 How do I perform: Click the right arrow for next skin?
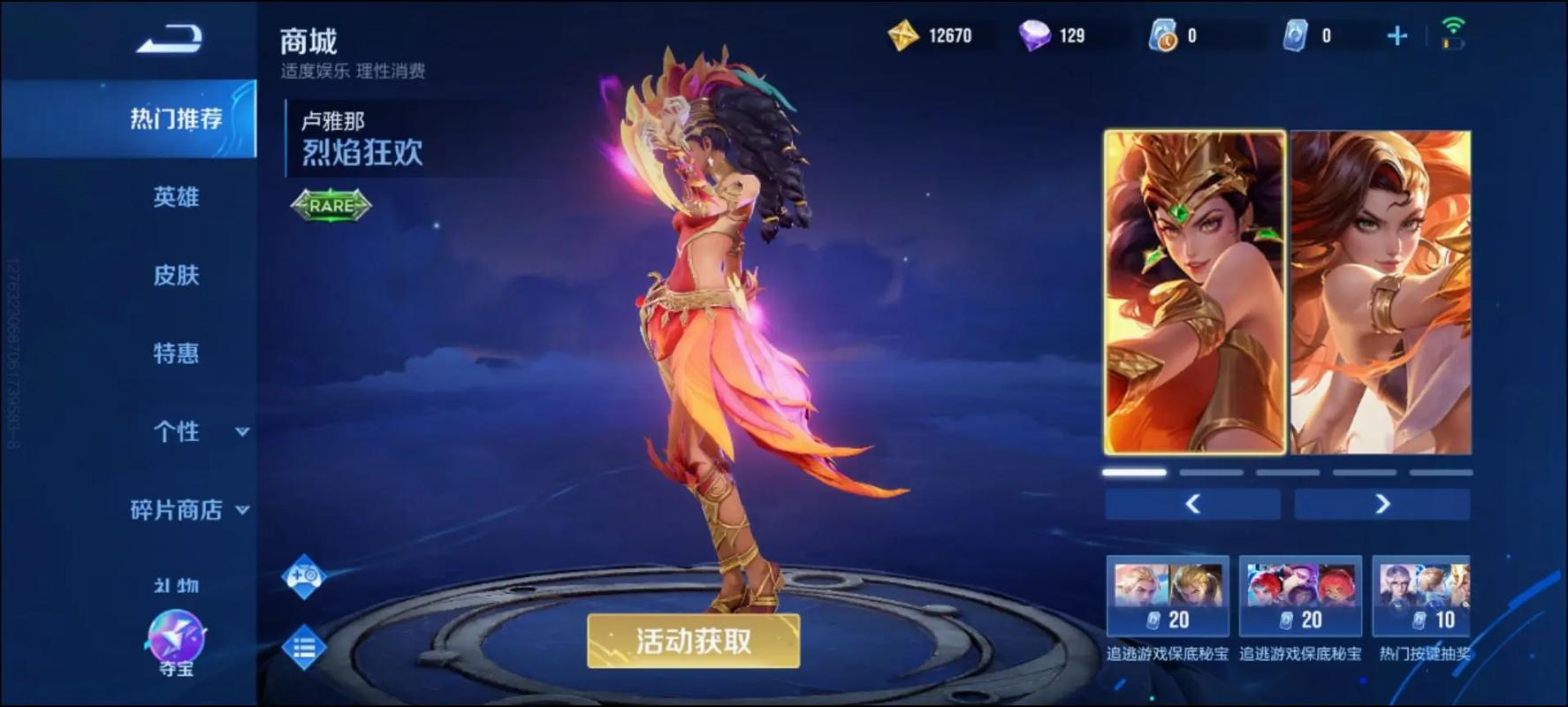1383,503
